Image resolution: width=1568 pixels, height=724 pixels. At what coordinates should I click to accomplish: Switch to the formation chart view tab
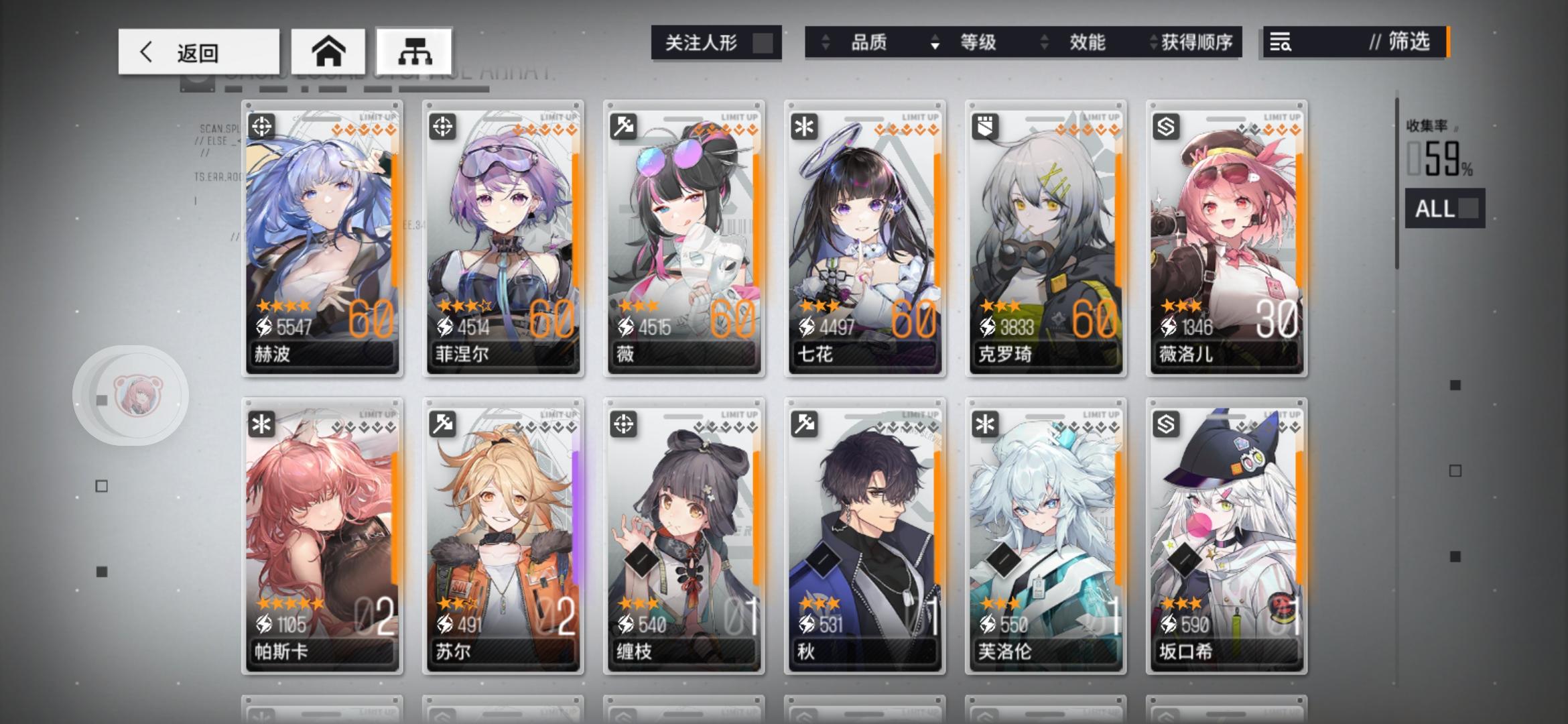tap(414, 50)
